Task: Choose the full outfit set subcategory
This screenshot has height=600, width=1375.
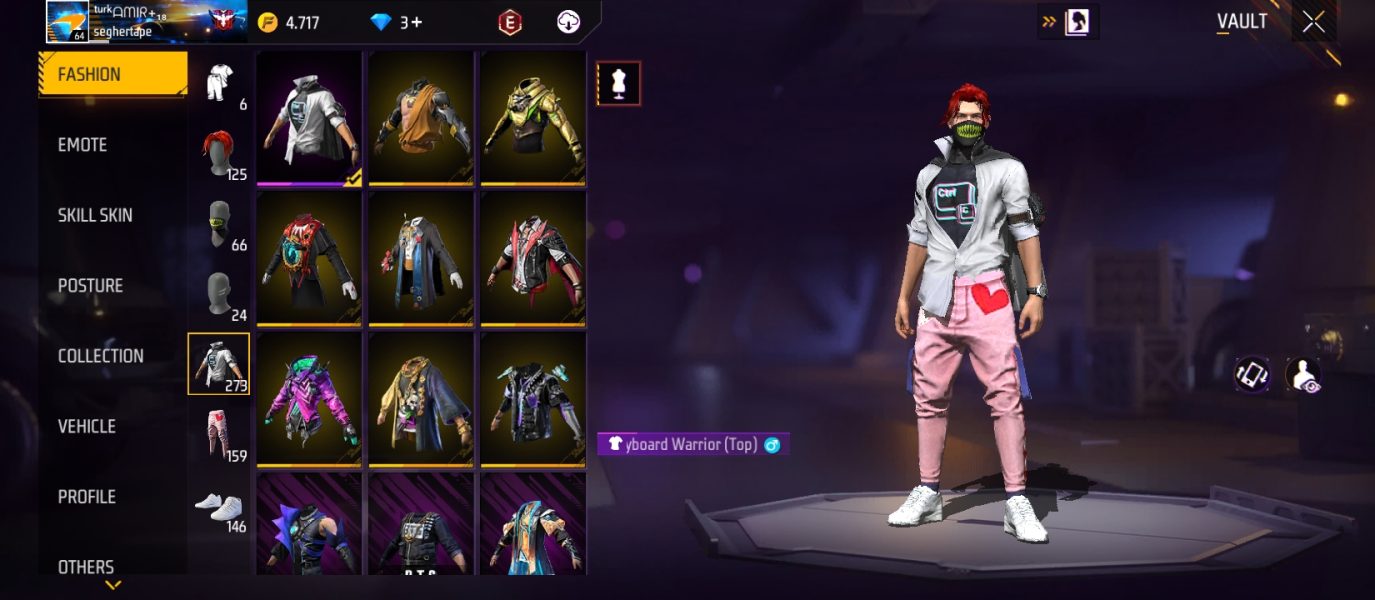Action: click(x=219, y=82)
